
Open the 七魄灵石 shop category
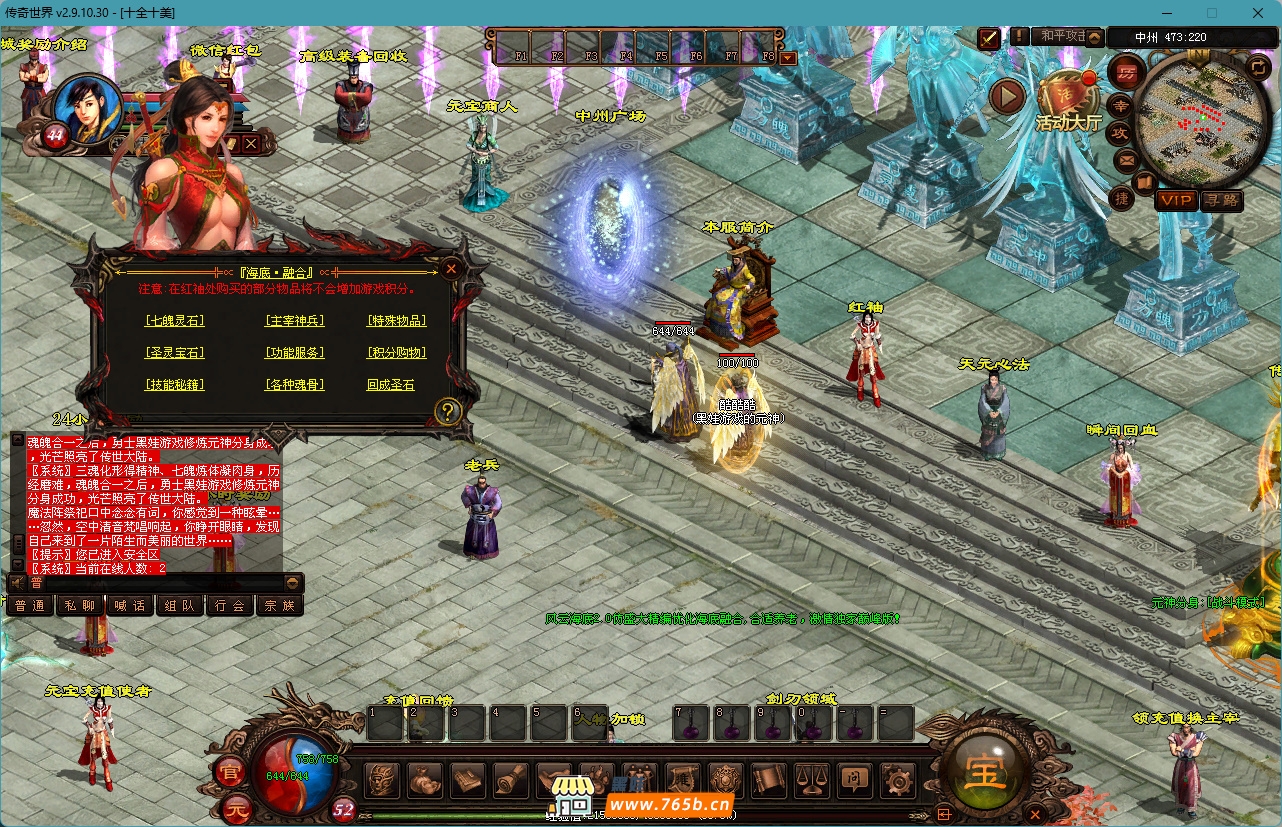(174, 321)
